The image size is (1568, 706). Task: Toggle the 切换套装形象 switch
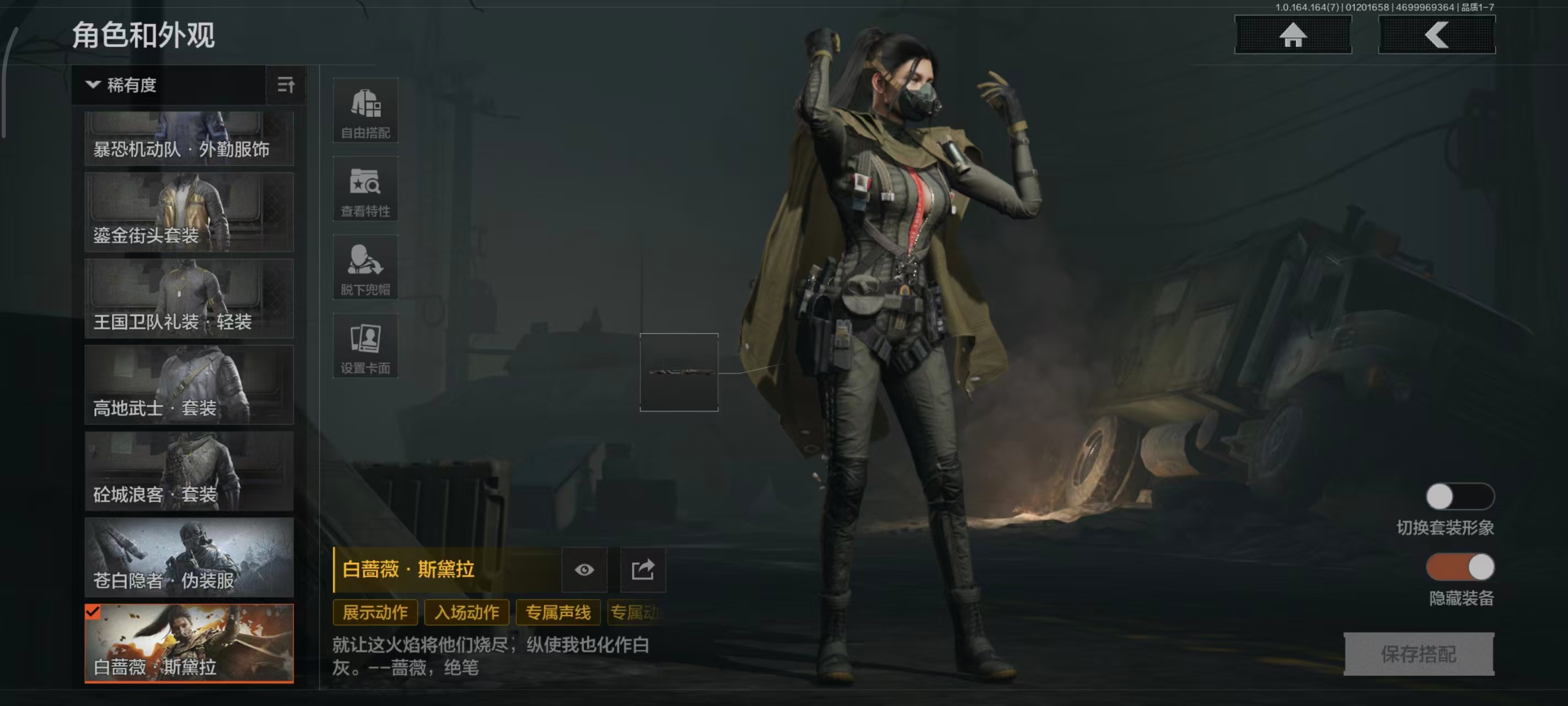click(x=1459, y=497)
